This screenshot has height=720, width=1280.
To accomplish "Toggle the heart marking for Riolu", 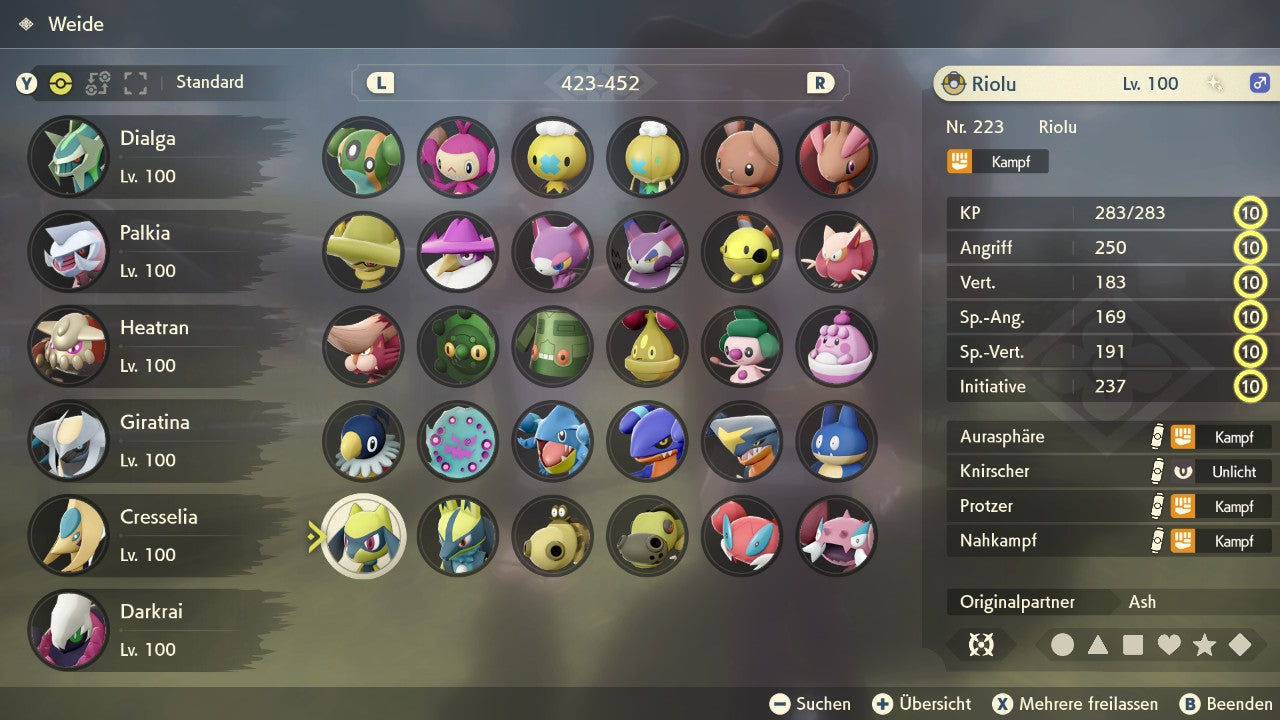I will pyautogui.click(x=1169, y=645).
